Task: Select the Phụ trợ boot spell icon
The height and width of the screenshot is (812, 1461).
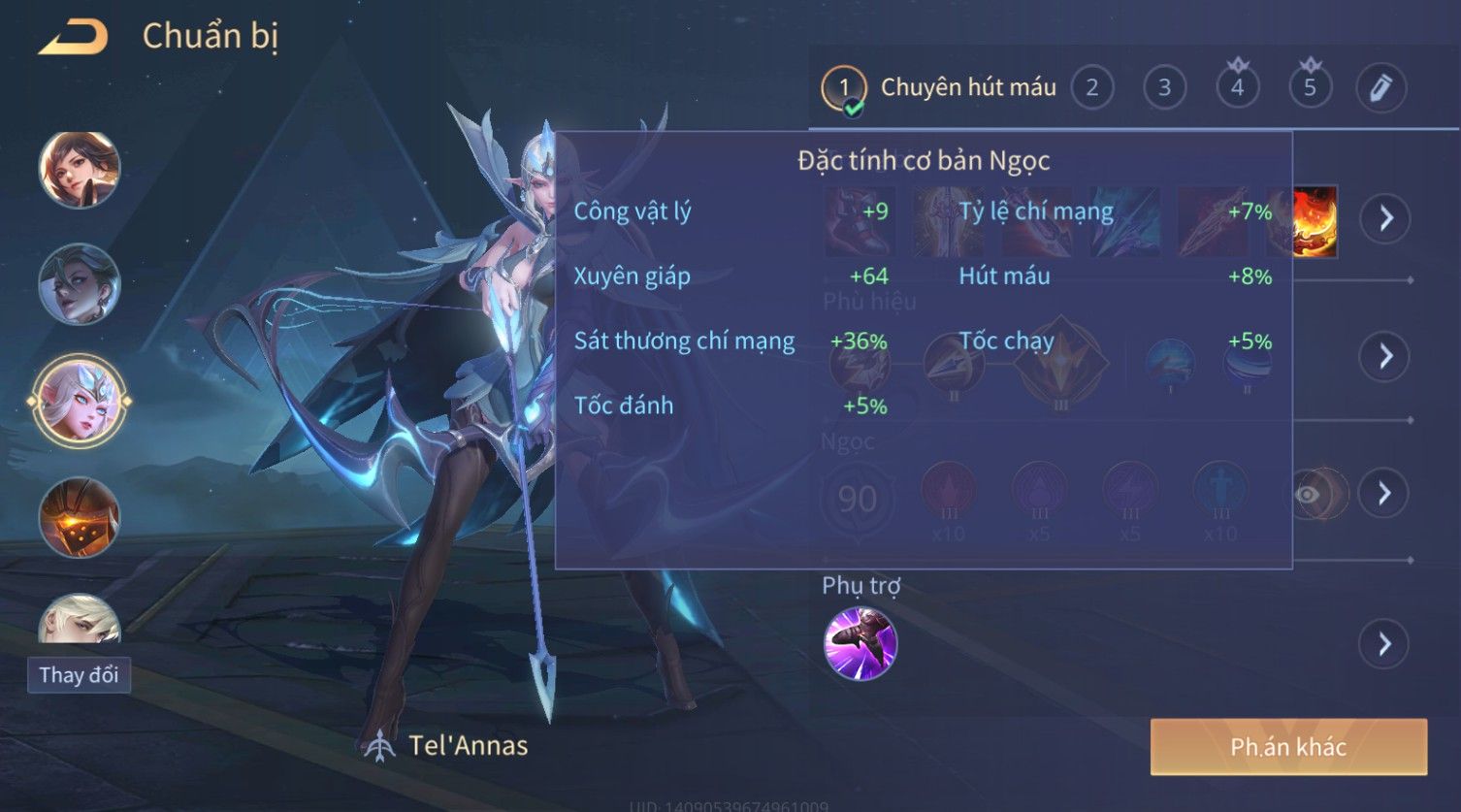Action: (x=860, y=644)
